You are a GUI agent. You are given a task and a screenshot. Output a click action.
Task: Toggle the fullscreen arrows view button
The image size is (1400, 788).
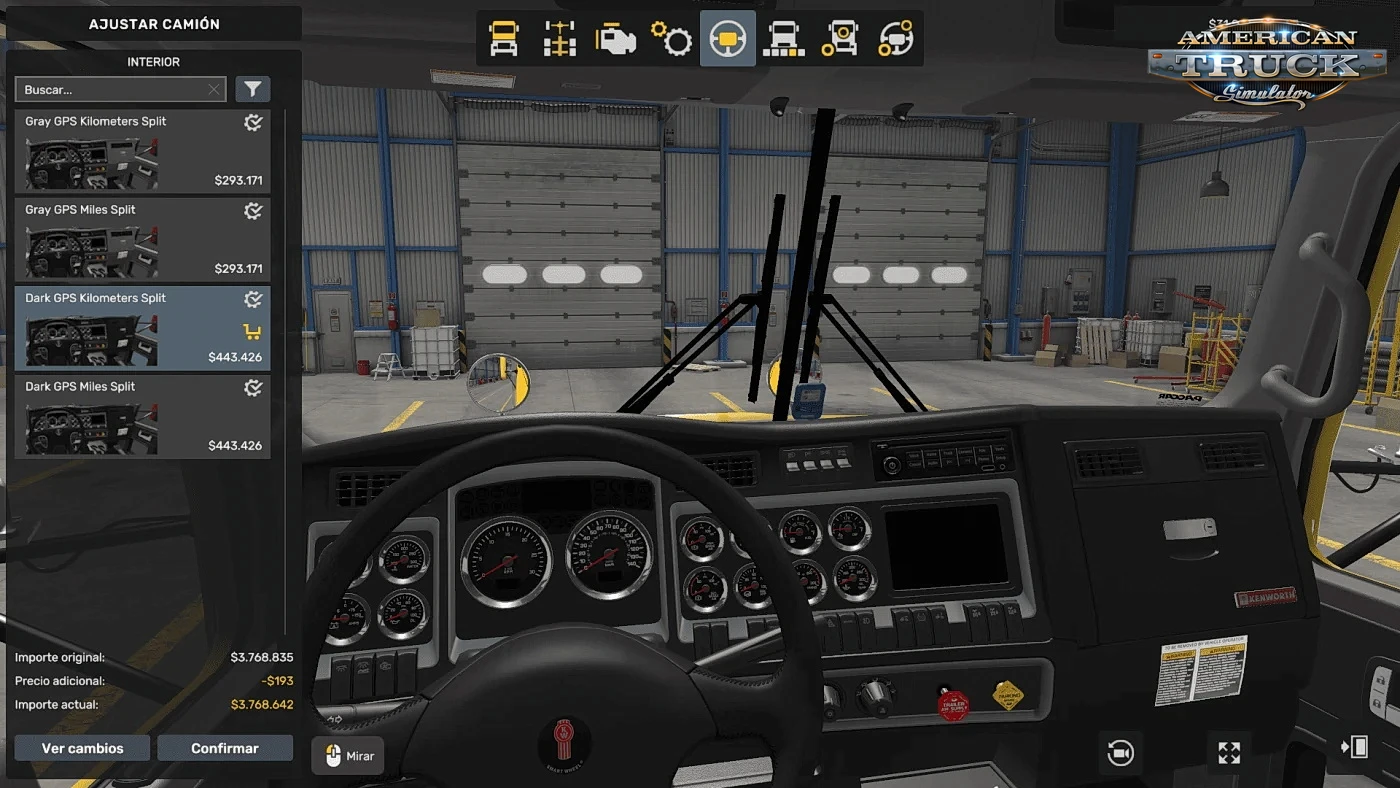coord(1229,752)
